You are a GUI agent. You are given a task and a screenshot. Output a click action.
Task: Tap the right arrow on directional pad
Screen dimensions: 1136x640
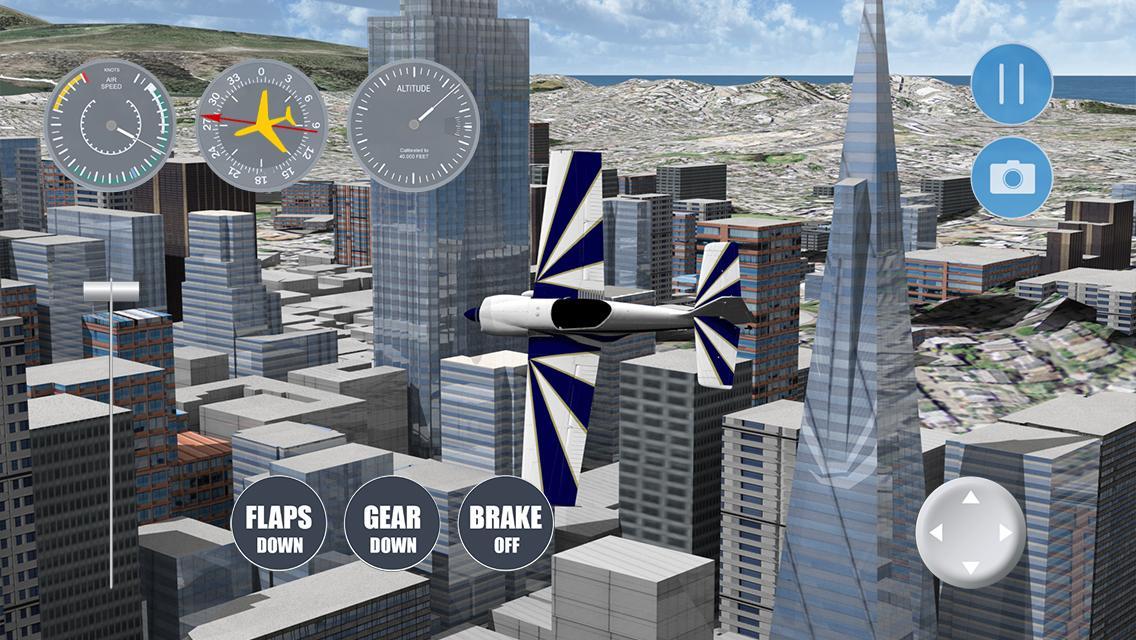click(1006, 532)
